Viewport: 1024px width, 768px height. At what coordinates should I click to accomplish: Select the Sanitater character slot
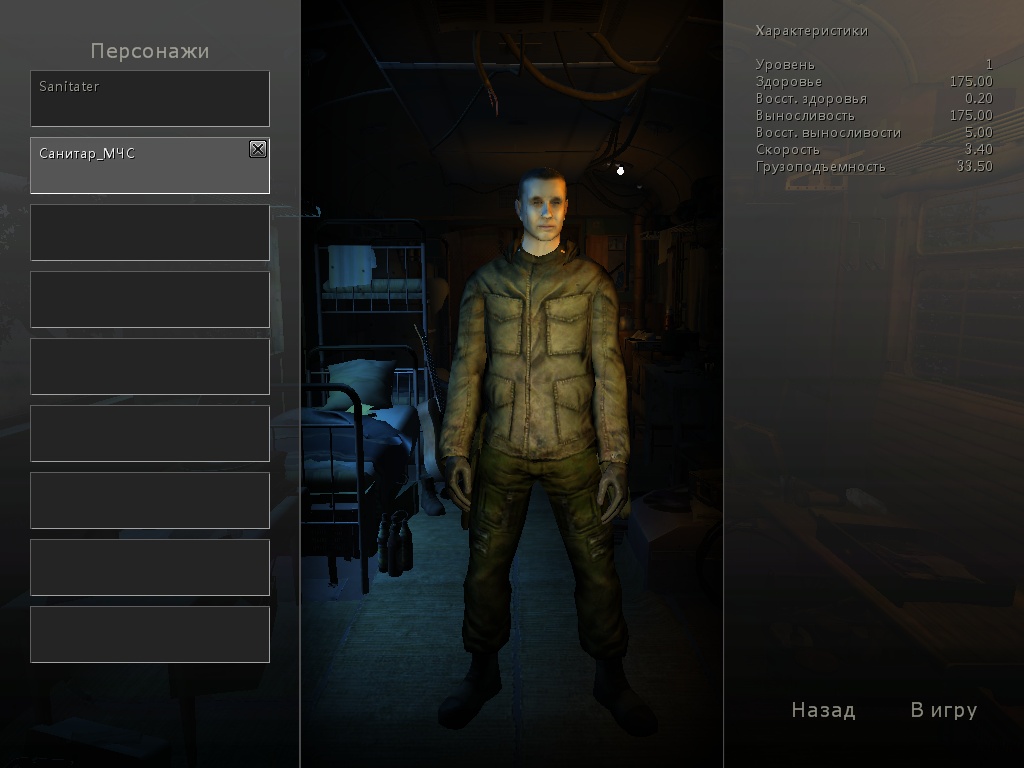click(149, 98)
